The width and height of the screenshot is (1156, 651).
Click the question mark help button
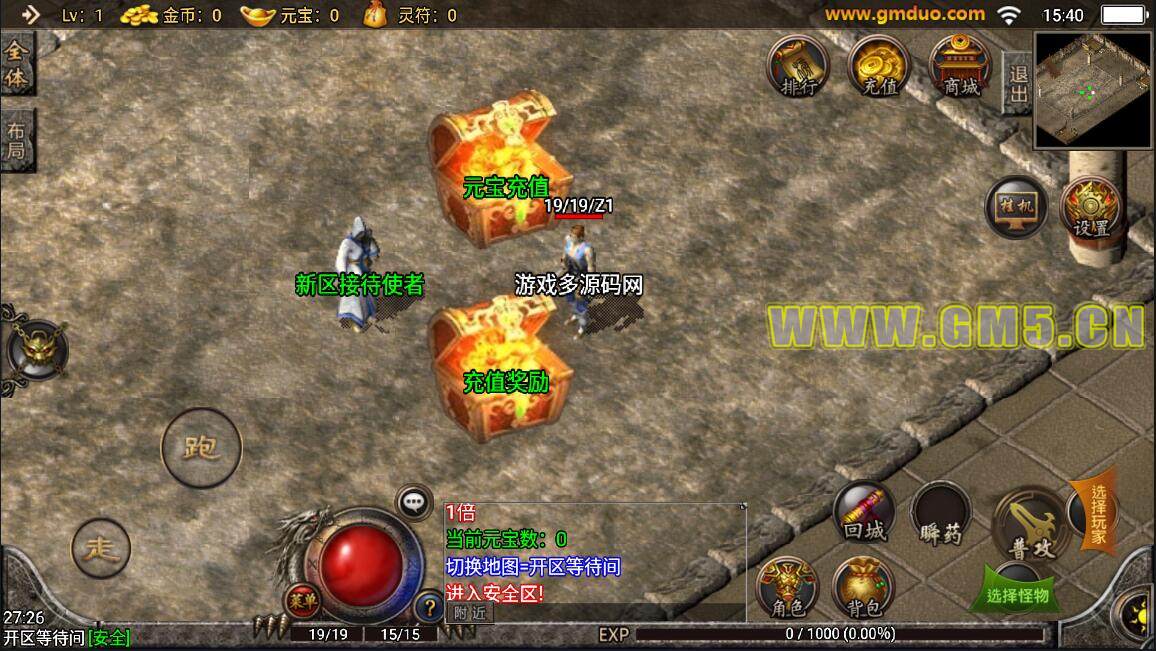(427, 605)
